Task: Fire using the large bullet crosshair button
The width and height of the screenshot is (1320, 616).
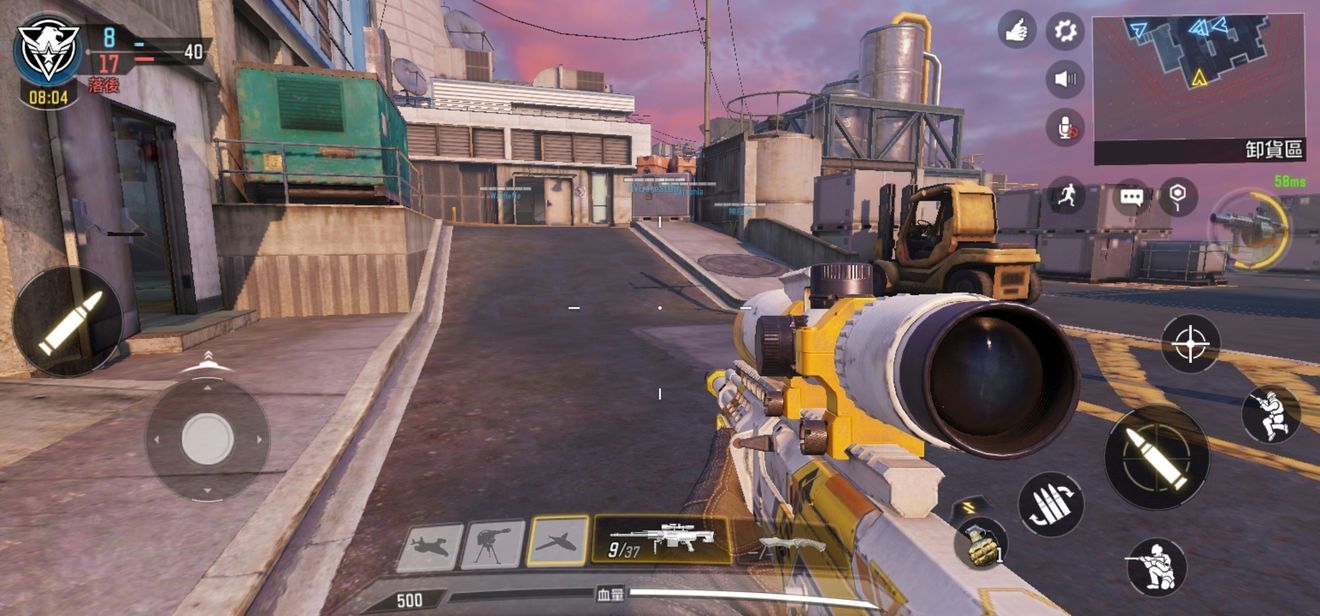Action: 1157,457
